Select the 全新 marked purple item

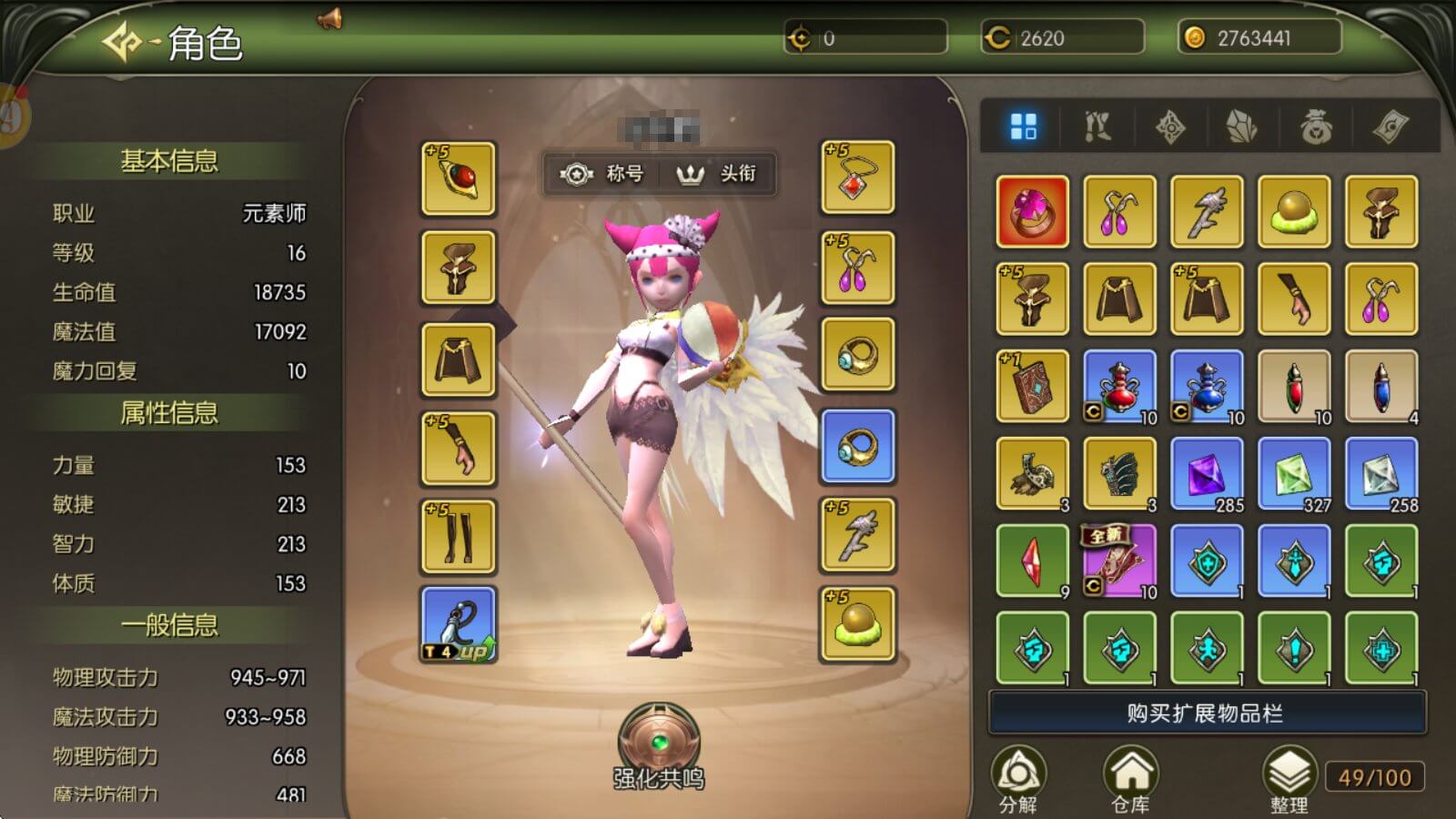click(1119, 561)
